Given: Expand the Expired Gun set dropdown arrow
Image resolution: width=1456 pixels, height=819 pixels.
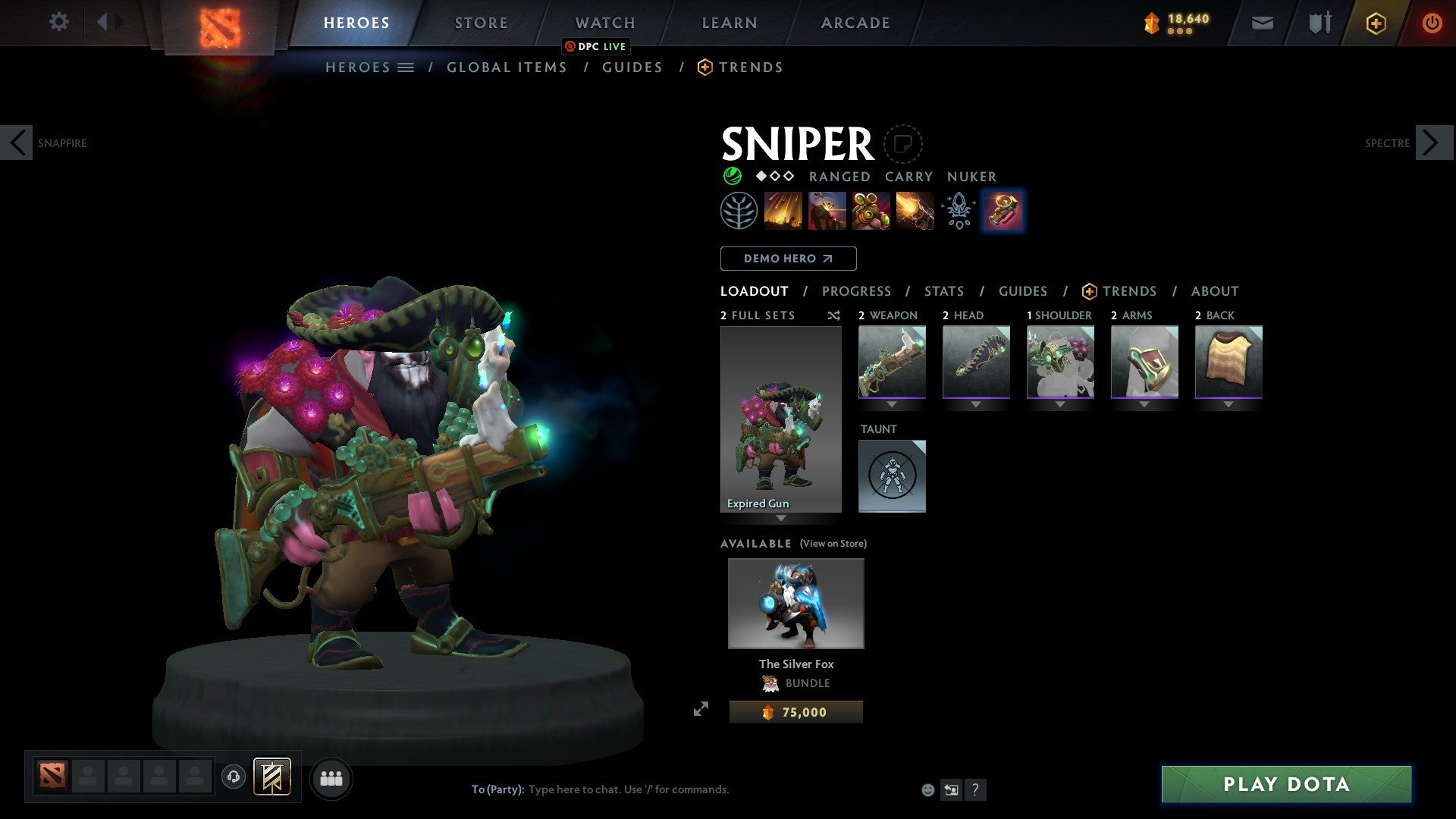Looking at the screenshot, I should coord(781,519).
